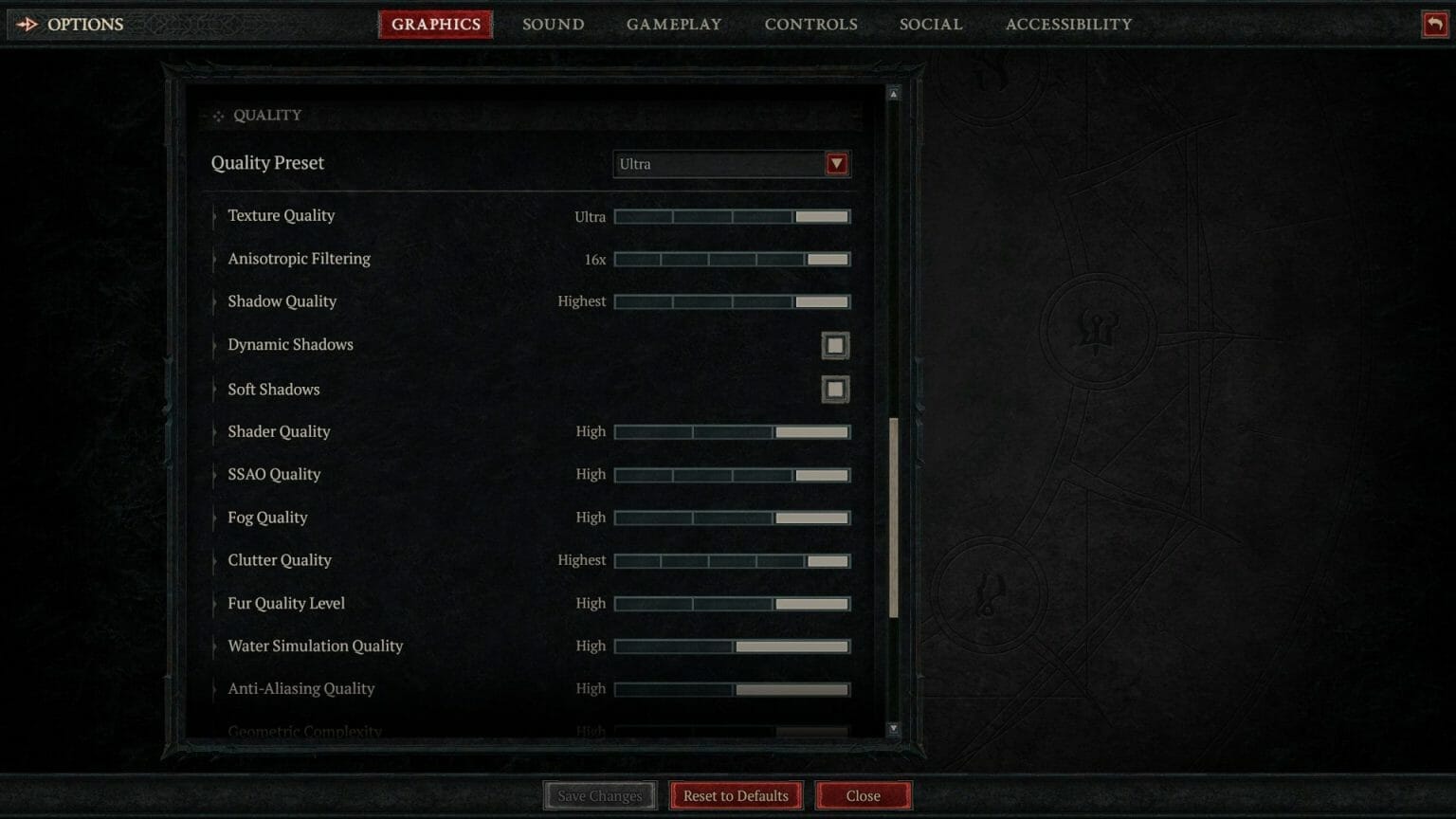The image size is (1456, 819).
Task: Click the Fog Quality slider track
Action: (x=732, y=518)
